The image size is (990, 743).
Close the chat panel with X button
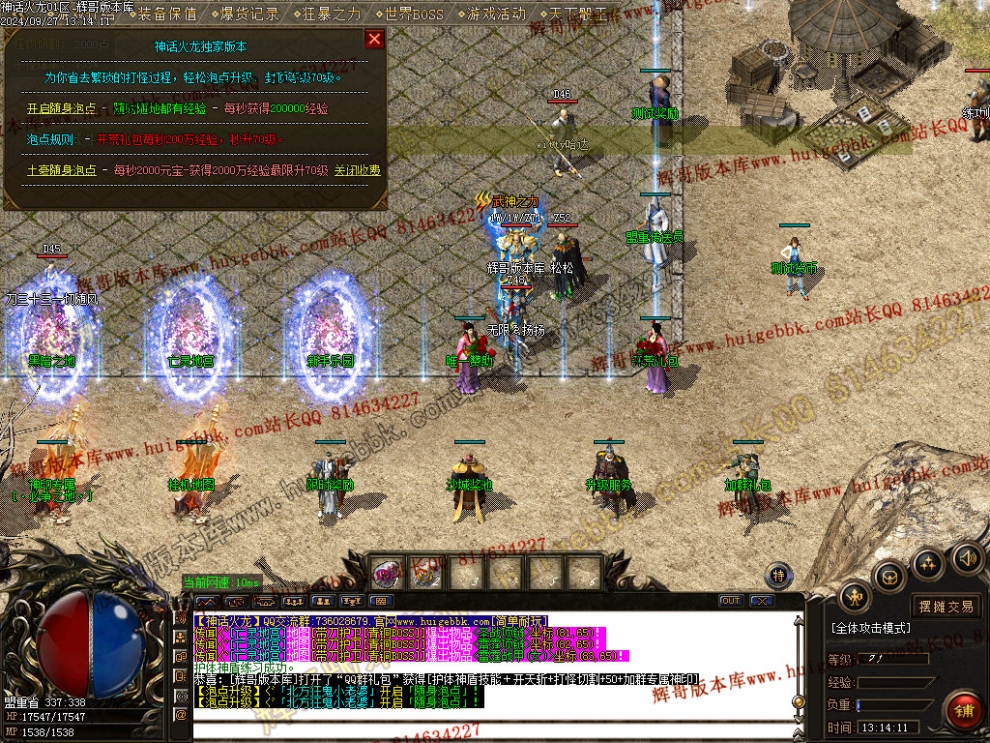pyautogui.click(x=761, y=601)
